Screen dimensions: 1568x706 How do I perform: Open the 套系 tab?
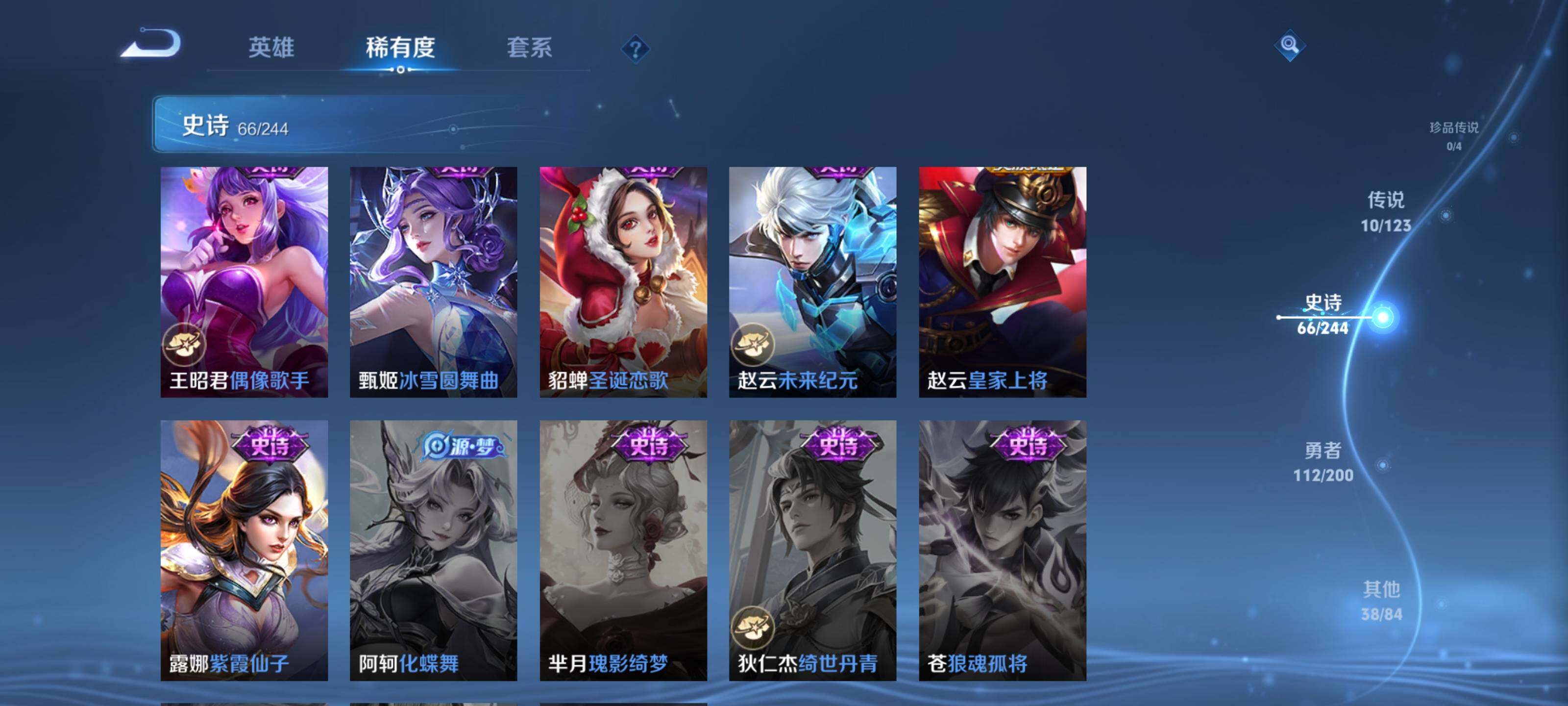point(529,48)
